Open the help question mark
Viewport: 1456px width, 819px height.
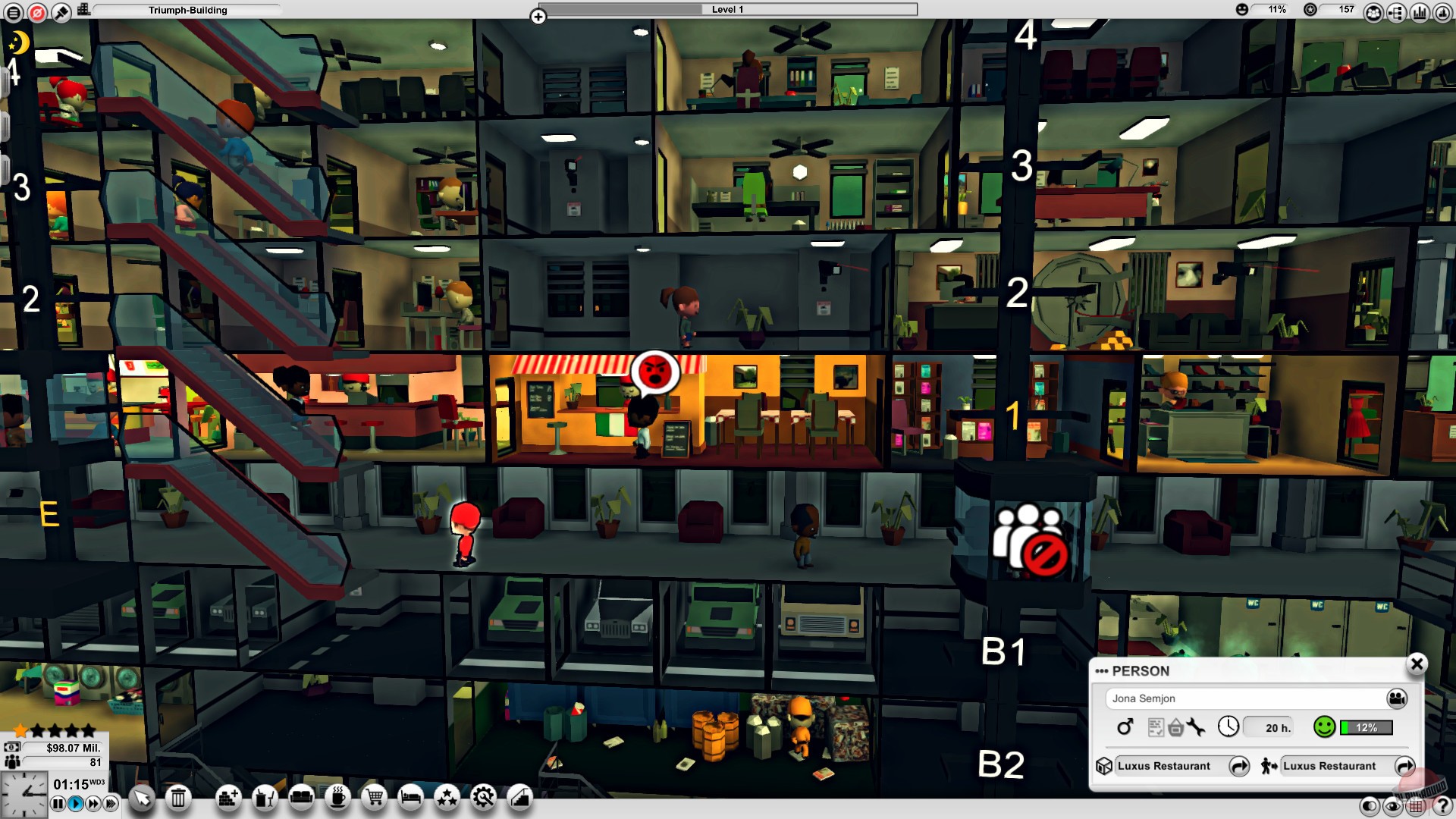tap(1442, 805)
